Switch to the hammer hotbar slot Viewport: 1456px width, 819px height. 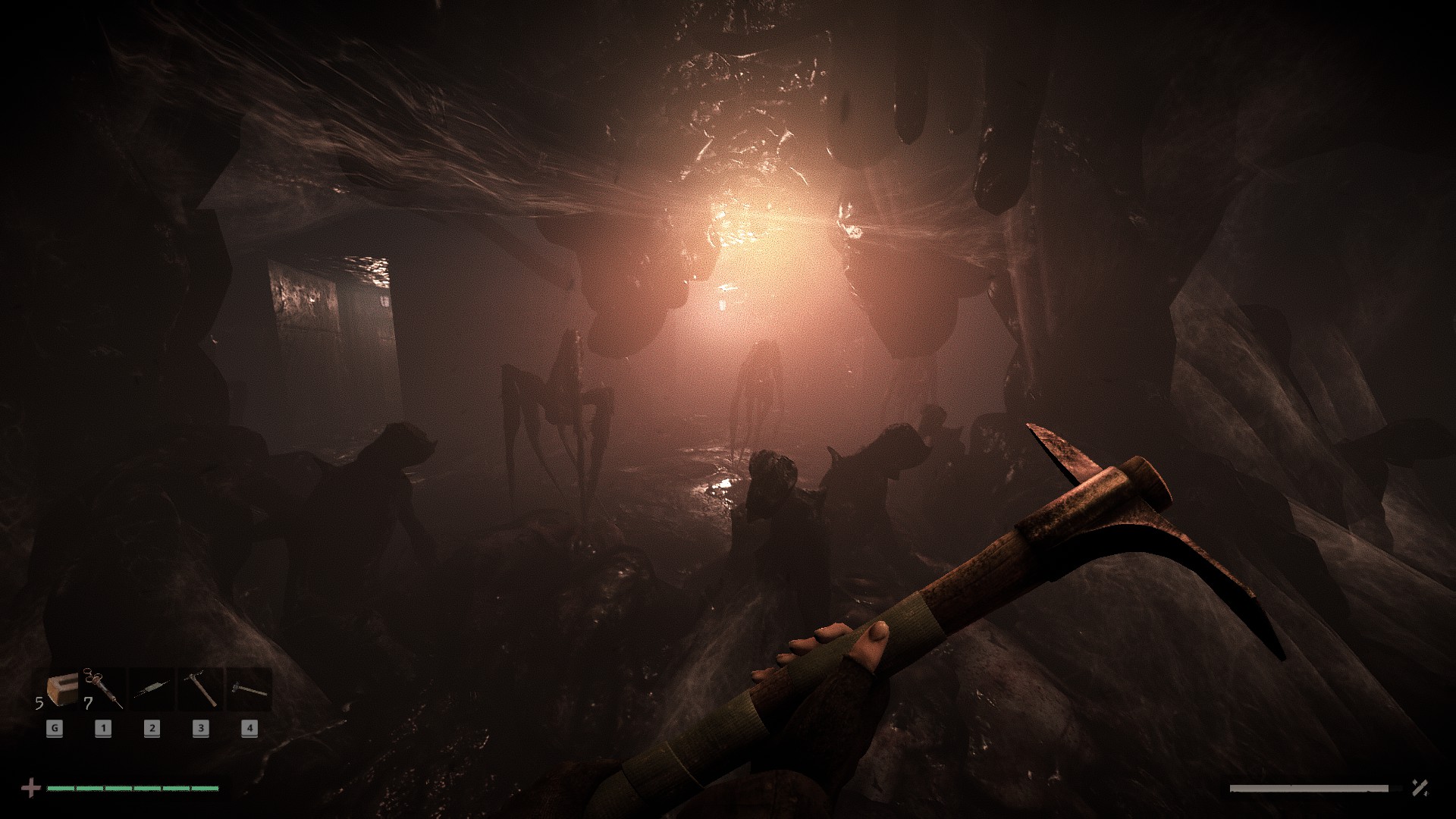[249, 689]
